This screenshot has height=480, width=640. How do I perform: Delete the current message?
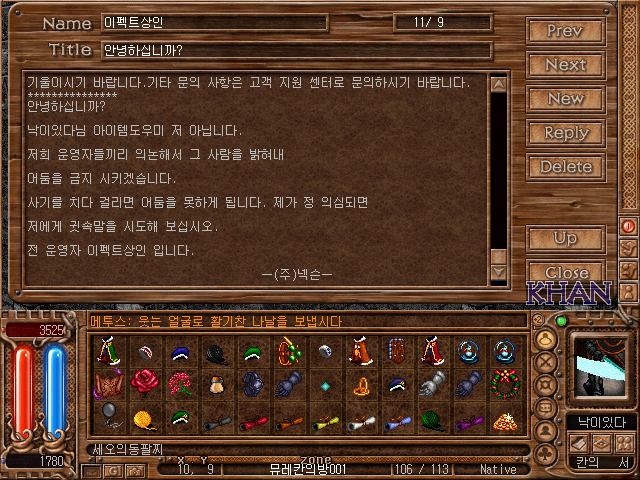click(565, 166)
